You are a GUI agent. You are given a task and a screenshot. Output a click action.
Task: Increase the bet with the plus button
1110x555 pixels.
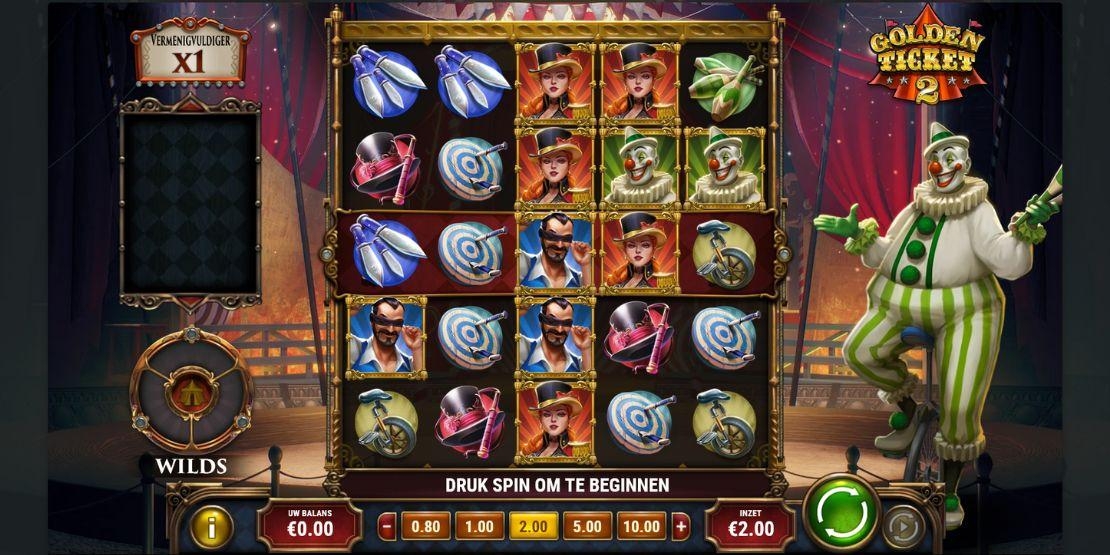pyautogui.click(x=681, y=526)
